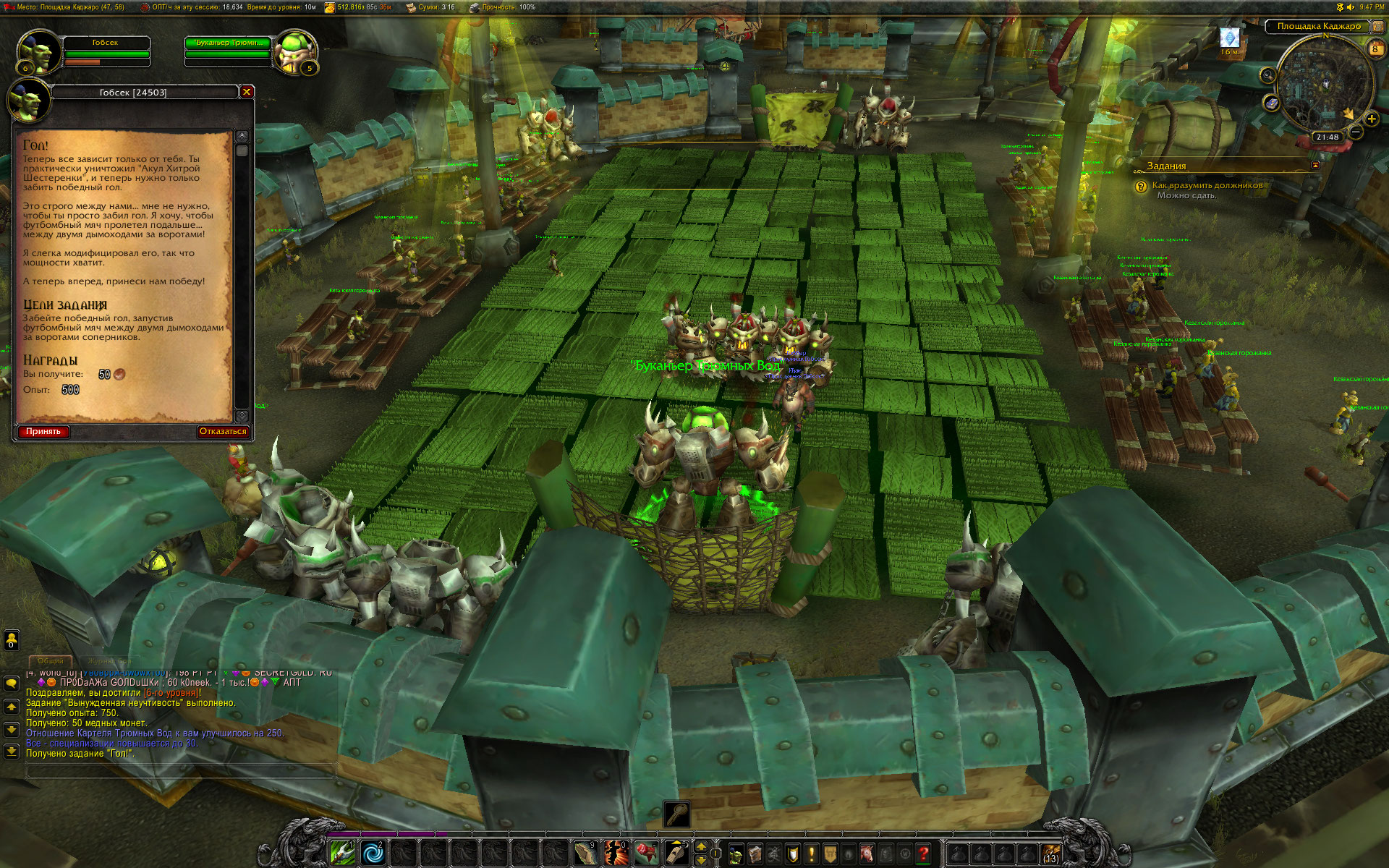This screenshot has height=868, width=1389.
Task: Open the calendar icon showing 8
Action: point(1375,48)
